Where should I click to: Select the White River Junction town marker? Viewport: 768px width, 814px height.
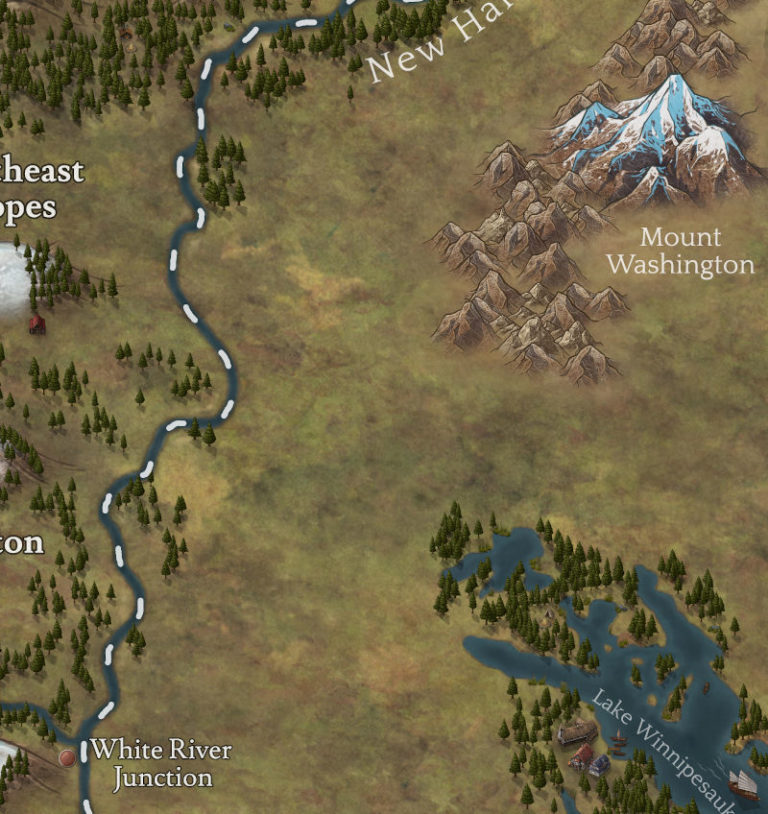pos(67,758)
